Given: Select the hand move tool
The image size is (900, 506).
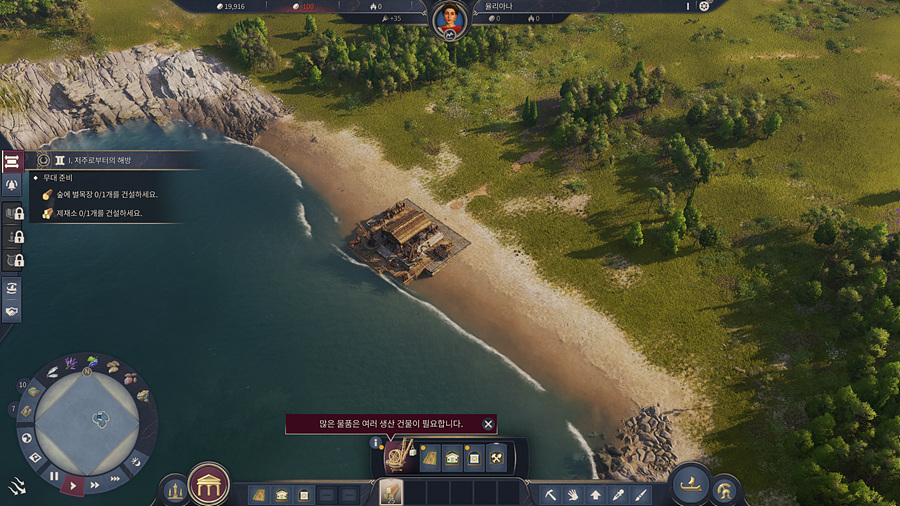Looking at the screenshot, I should (573, 494).
